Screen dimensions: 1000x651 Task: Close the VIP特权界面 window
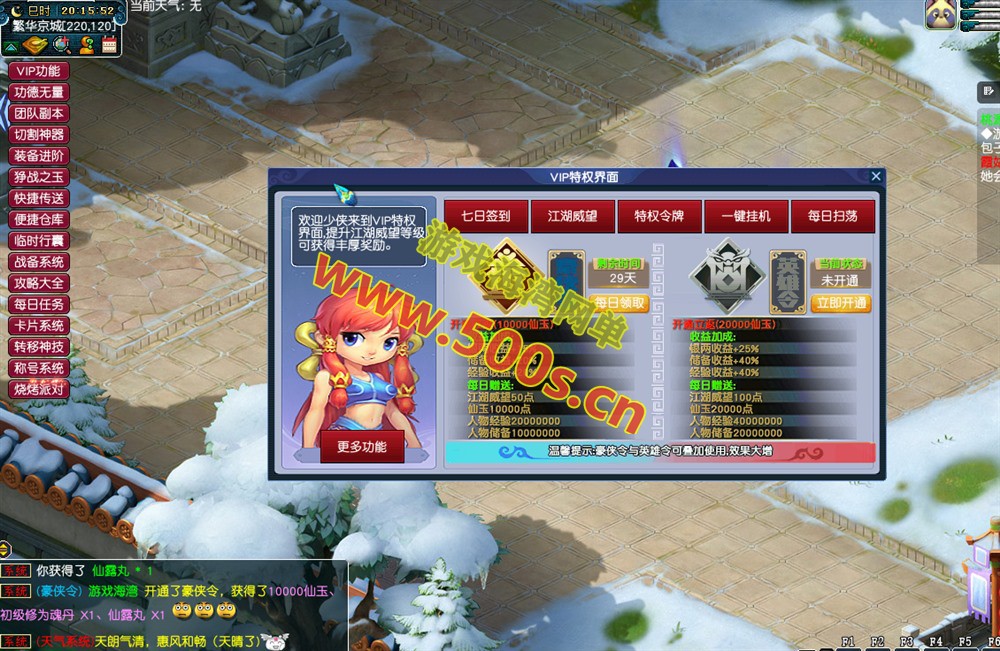pos(876,176)
